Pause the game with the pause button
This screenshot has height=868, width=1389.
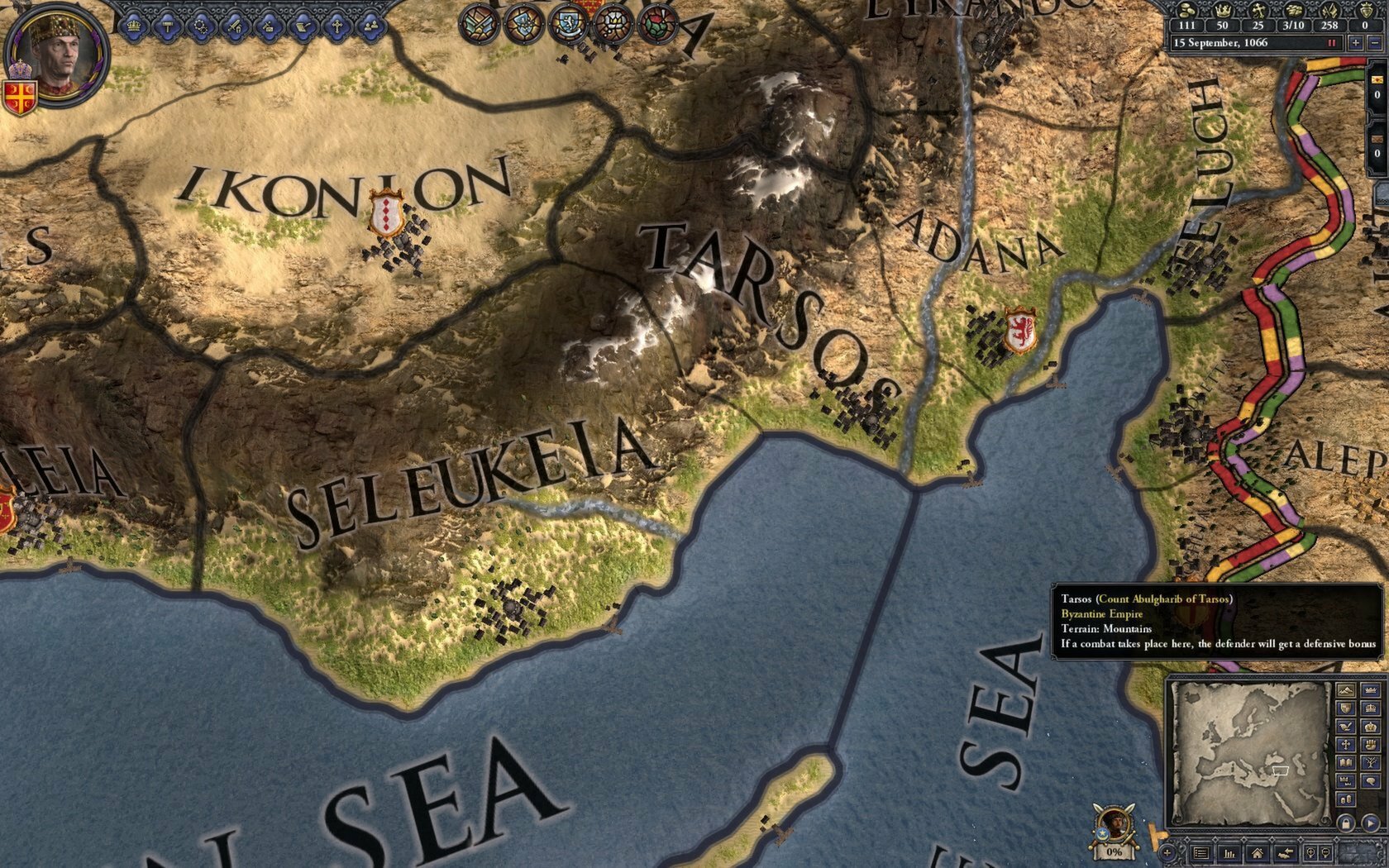(1332, 43)
